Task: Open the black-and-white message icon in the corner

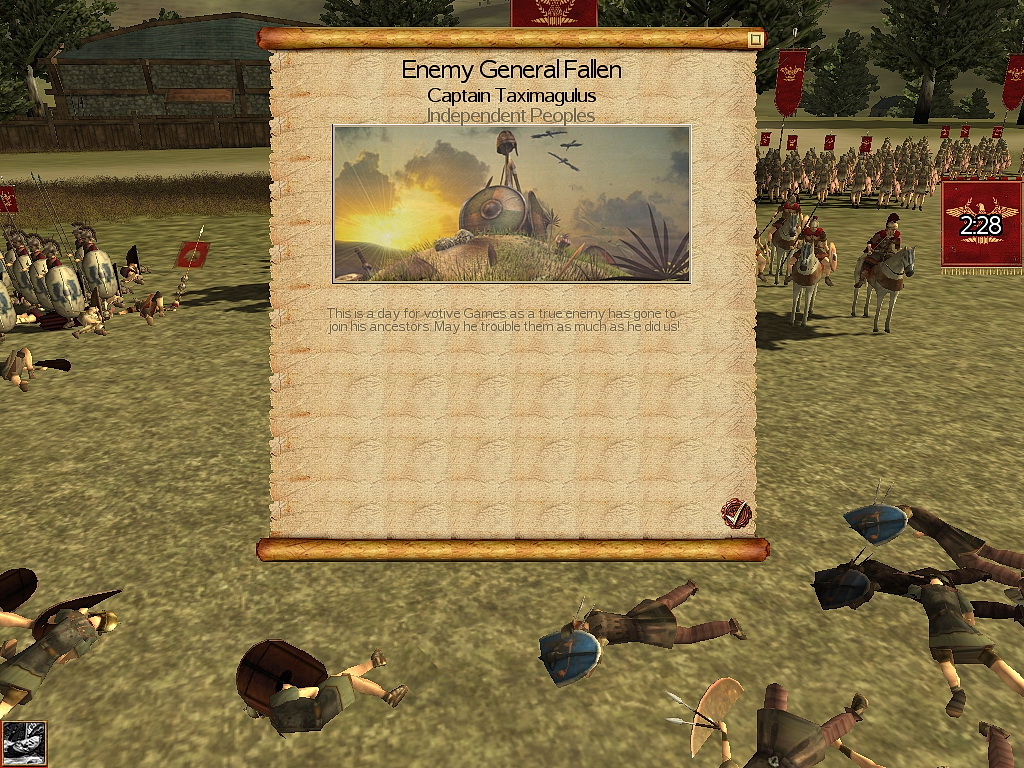Action: pyautogui.click(x=23, y=743)
